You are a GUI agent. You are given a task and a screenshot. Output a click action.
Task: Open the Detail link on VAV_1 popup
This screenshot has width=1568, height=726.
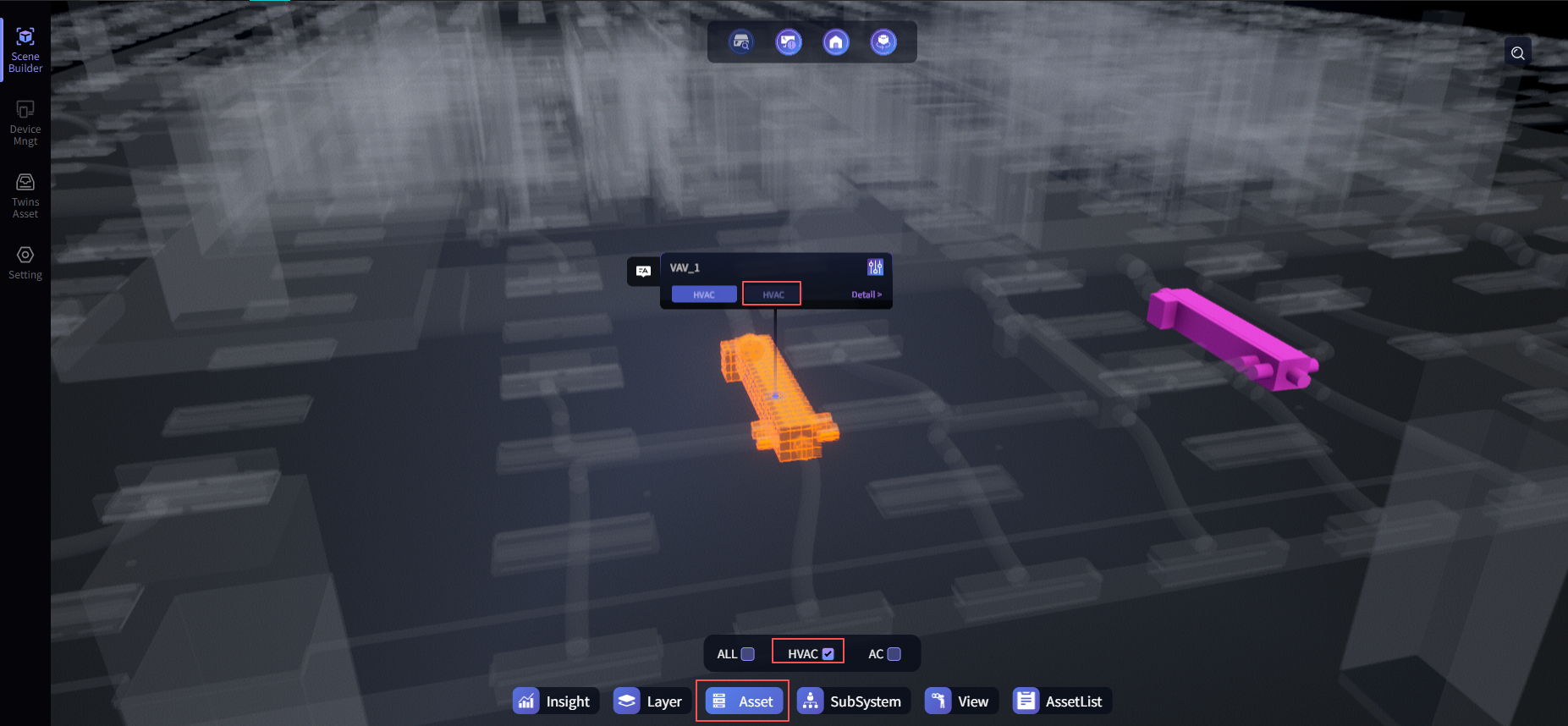tap(866, 294)
